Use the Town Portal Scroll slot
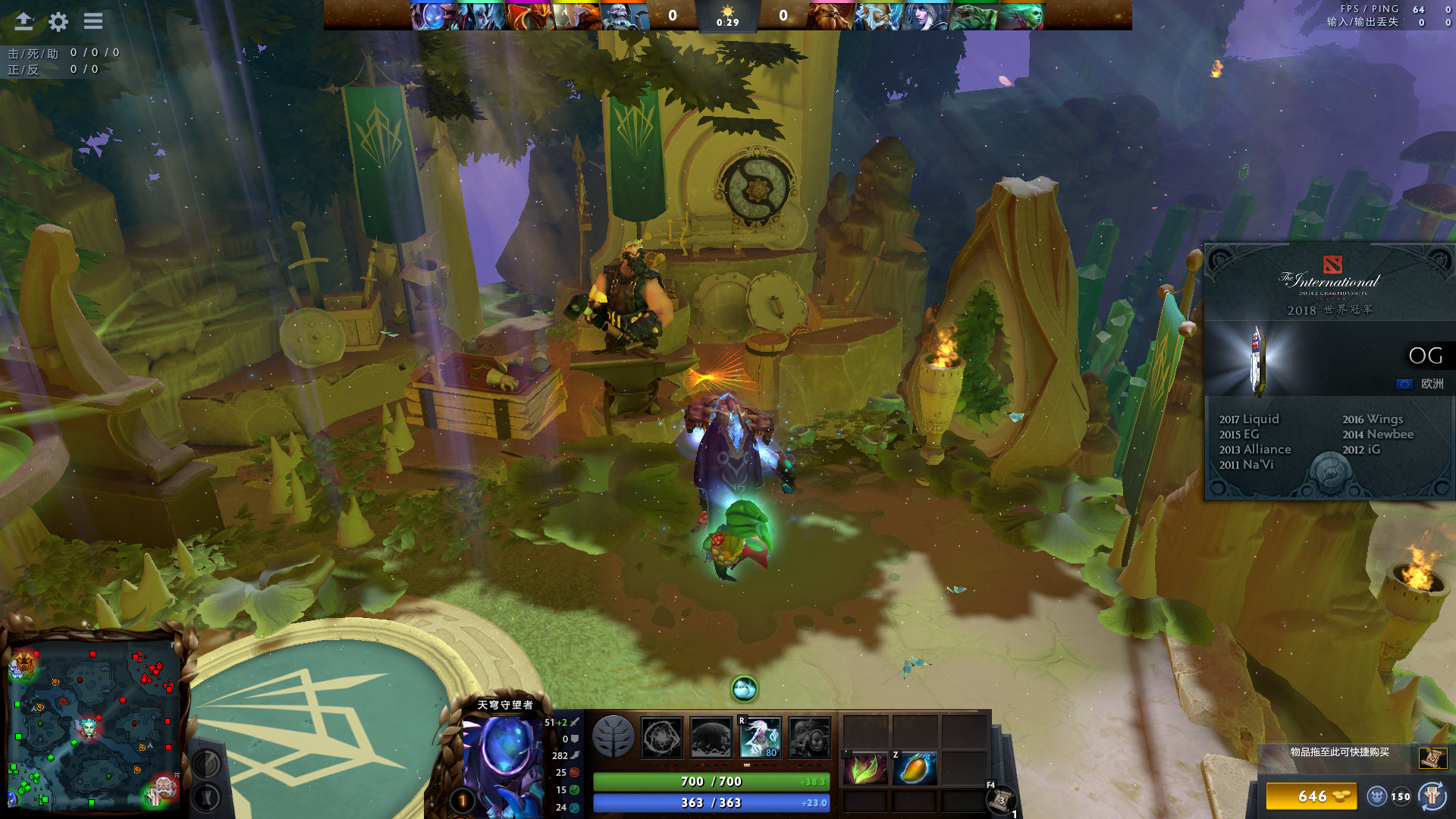The width and height of the screenshot is (1456, 819). [x=1001, y=800]
